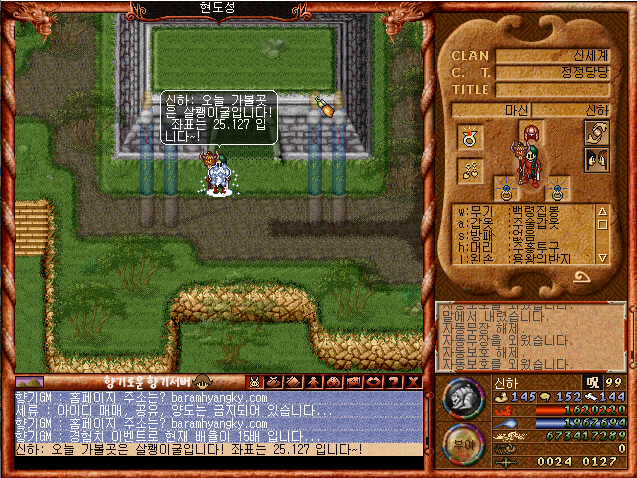Select the scroll icon in the toolbar
The image size is (637, 478).
pos(293,381)
